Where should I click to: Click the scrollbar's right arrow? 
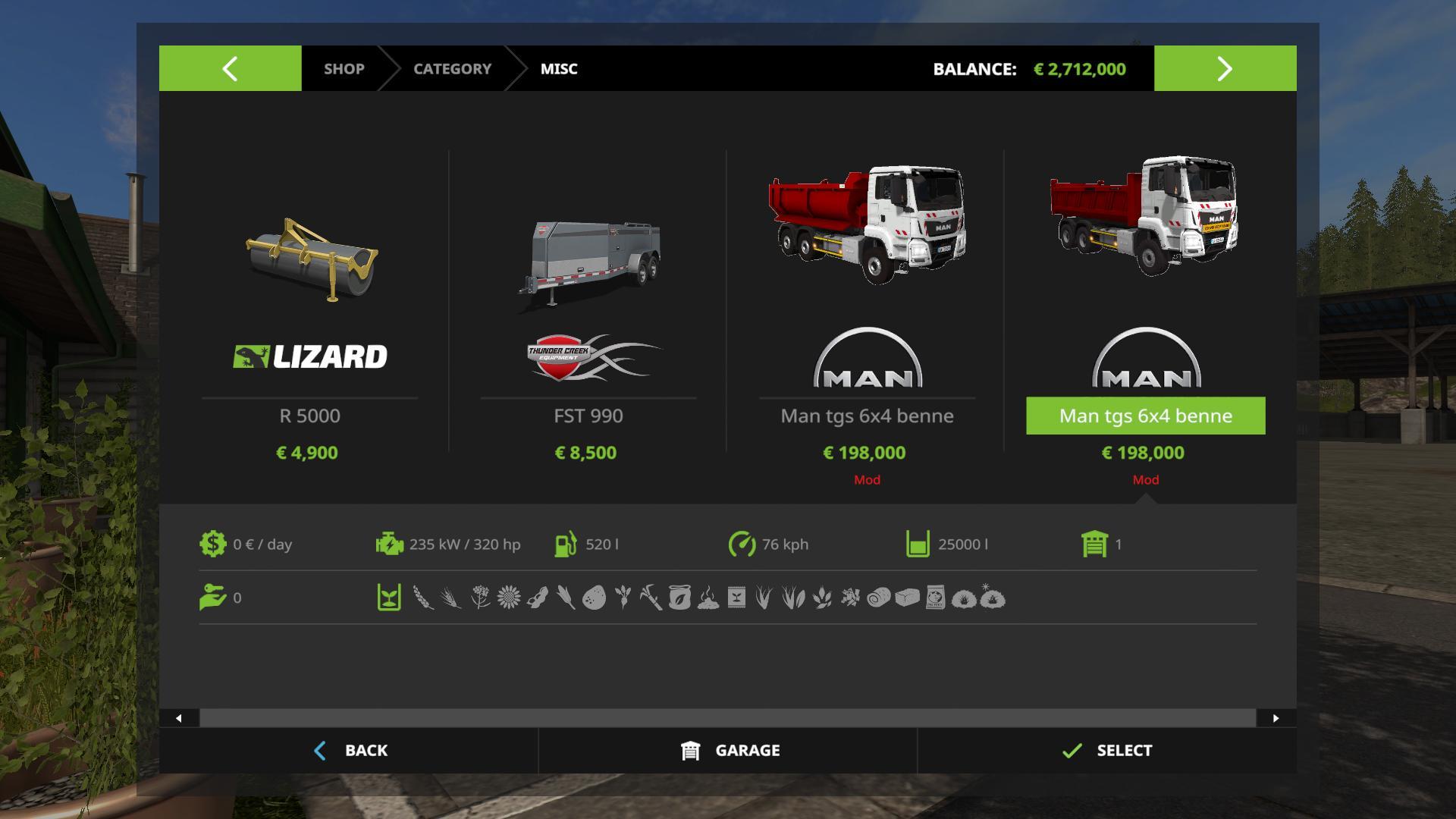click(1276, 718)
